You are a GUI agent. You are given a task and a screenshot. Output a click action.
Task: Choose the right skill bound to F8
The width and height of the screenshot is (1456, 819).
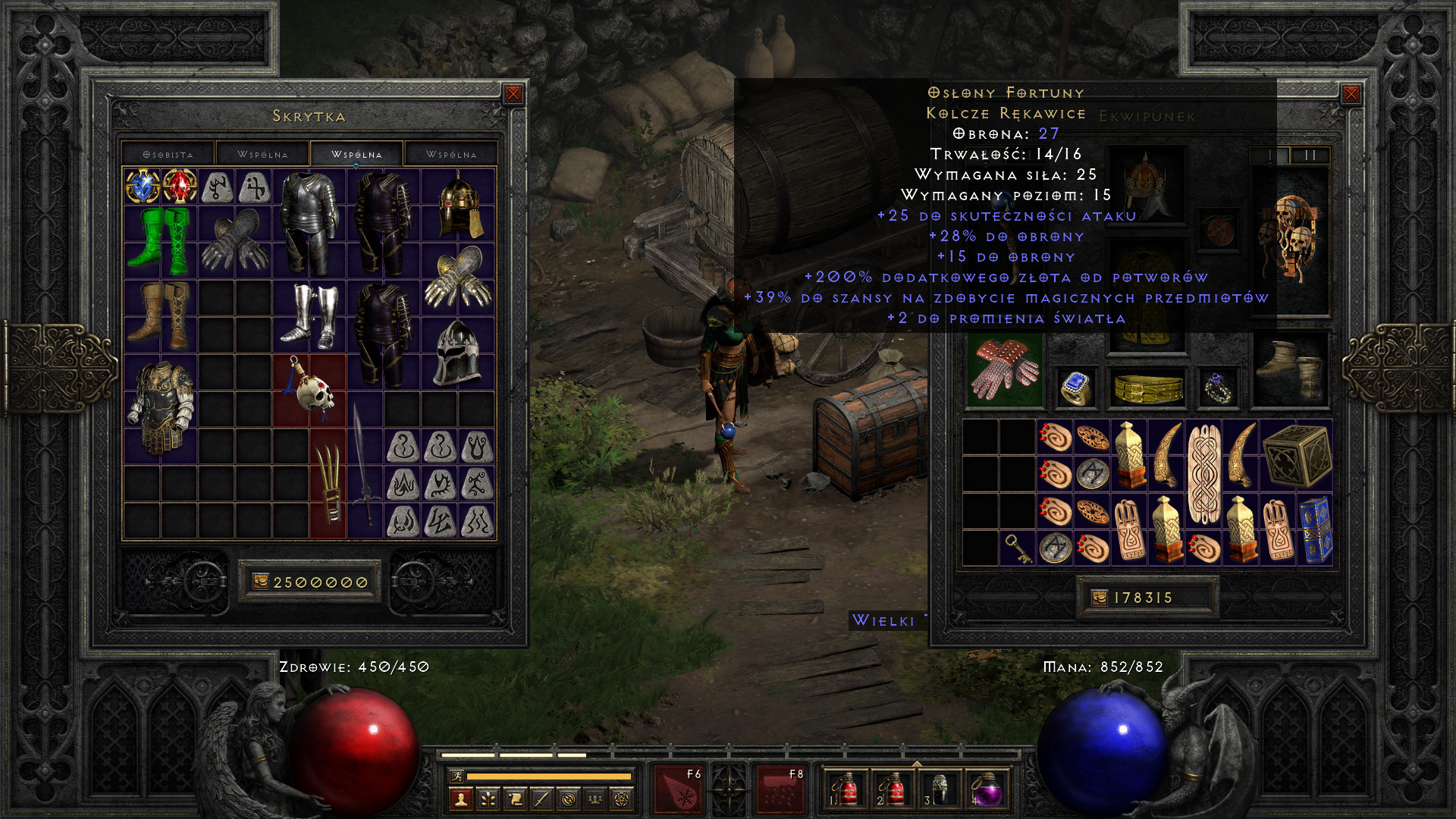click(x=780, y=790)
